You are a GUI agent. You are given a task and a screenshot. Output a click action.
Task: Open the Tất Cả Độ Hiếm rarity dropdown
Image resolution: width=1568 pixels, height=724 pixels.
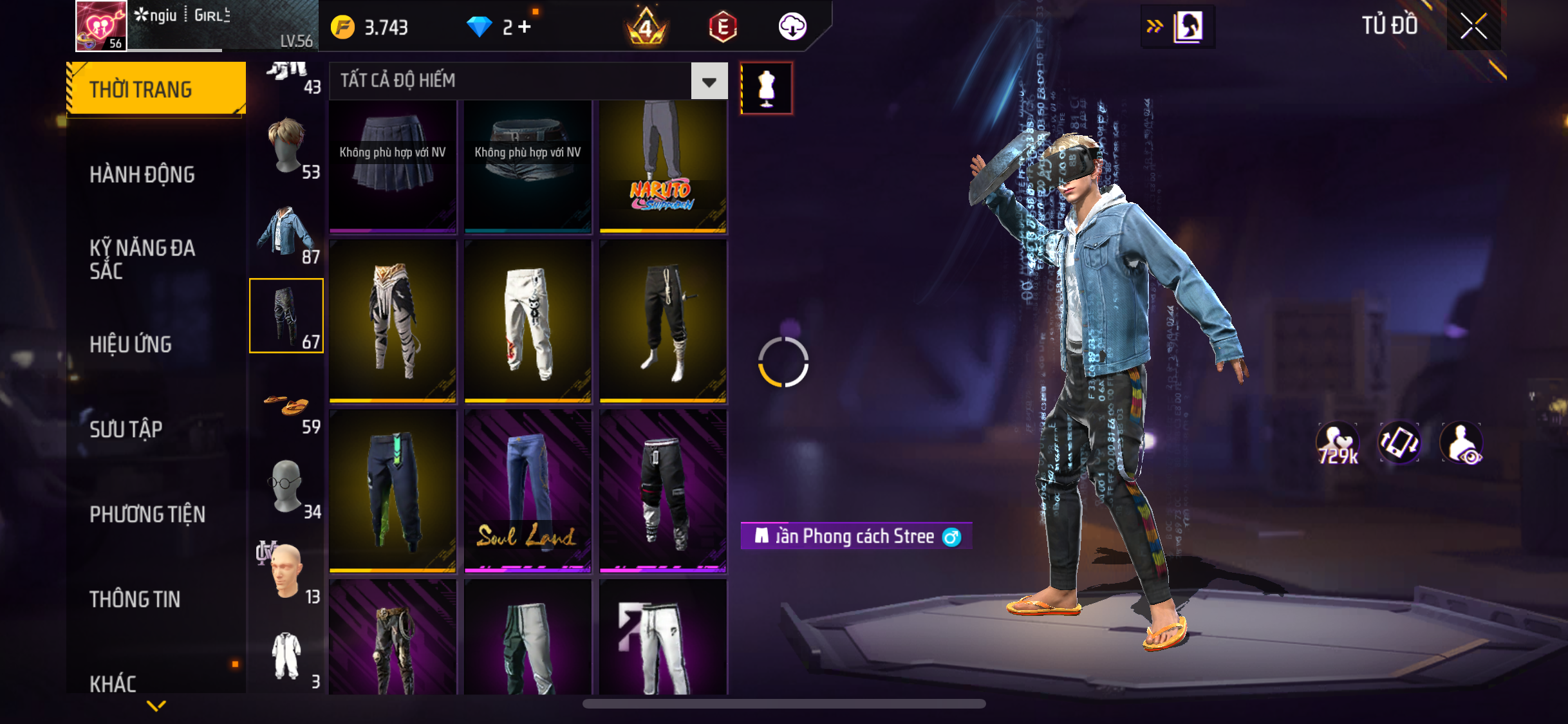click(709, 81)
